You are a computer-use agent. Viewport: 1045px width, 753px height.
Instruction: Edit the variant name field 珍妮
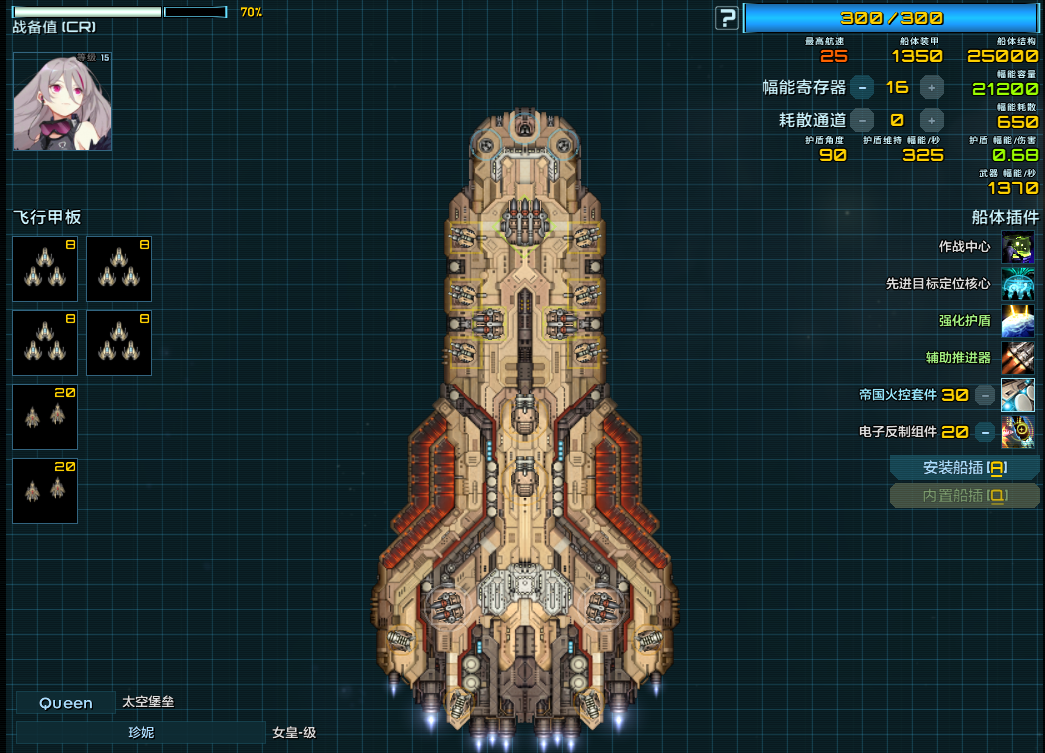141,733
